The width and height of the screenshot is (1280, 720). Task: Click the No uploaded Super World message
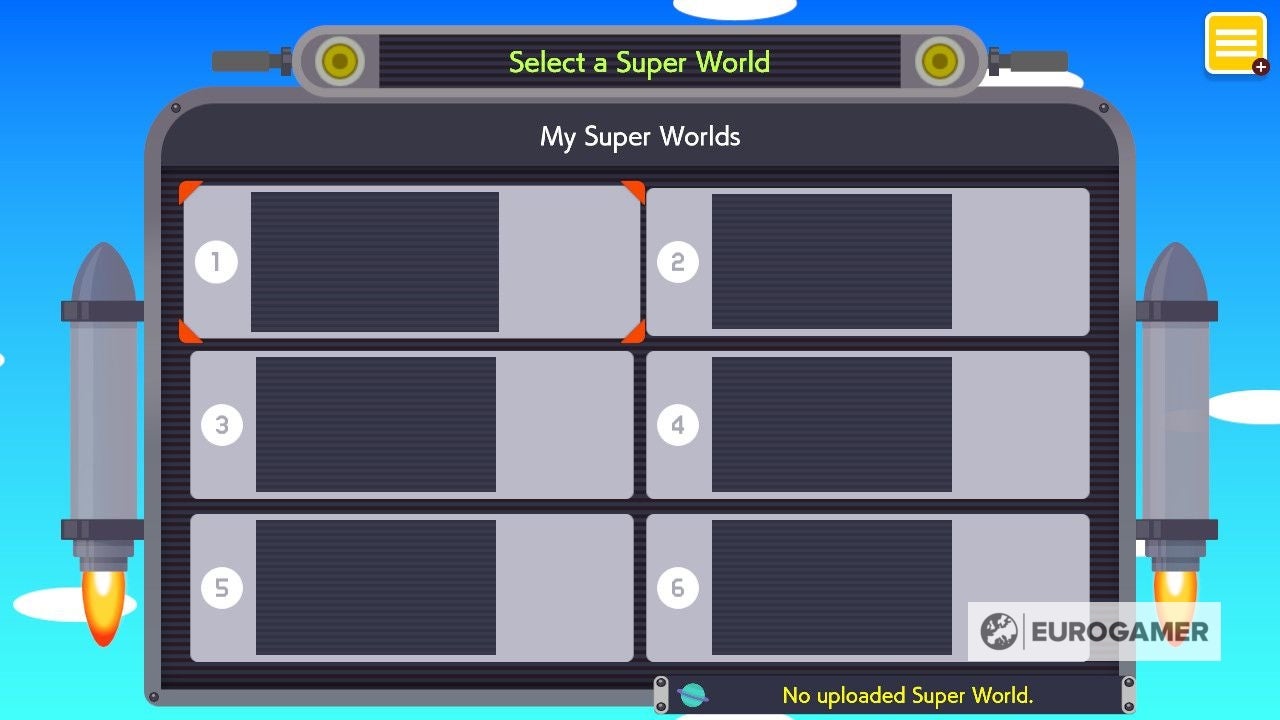pyautogui.click(x=908, y=695)
